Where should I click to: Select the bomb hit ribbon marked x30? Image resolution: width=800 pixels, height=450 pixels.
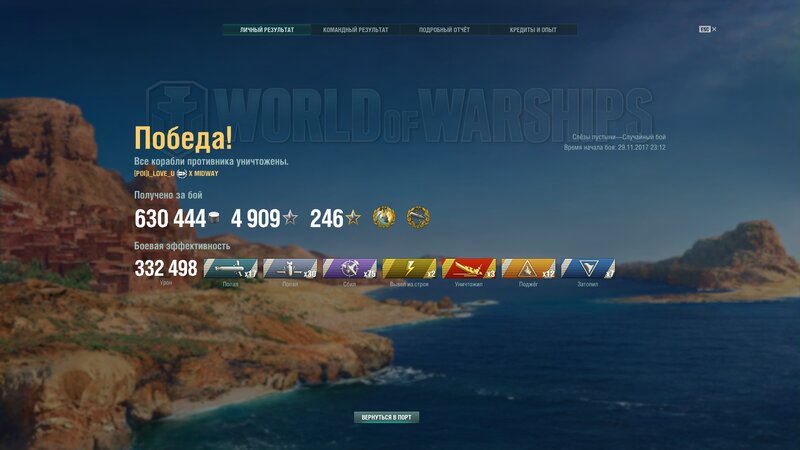(x=290, y=268)
